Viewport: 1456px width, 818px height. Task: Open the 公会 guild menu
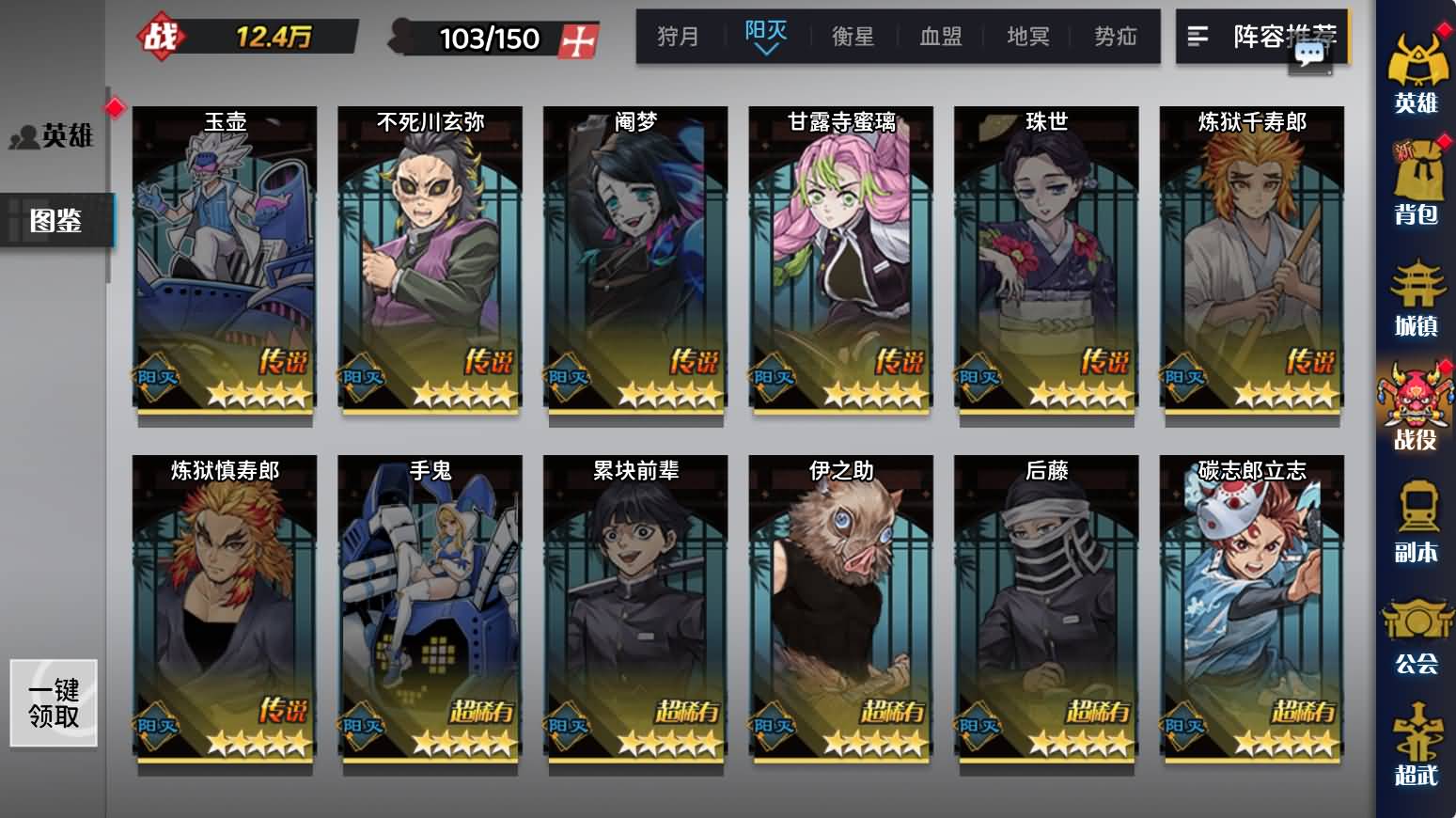coord(1416,636)
